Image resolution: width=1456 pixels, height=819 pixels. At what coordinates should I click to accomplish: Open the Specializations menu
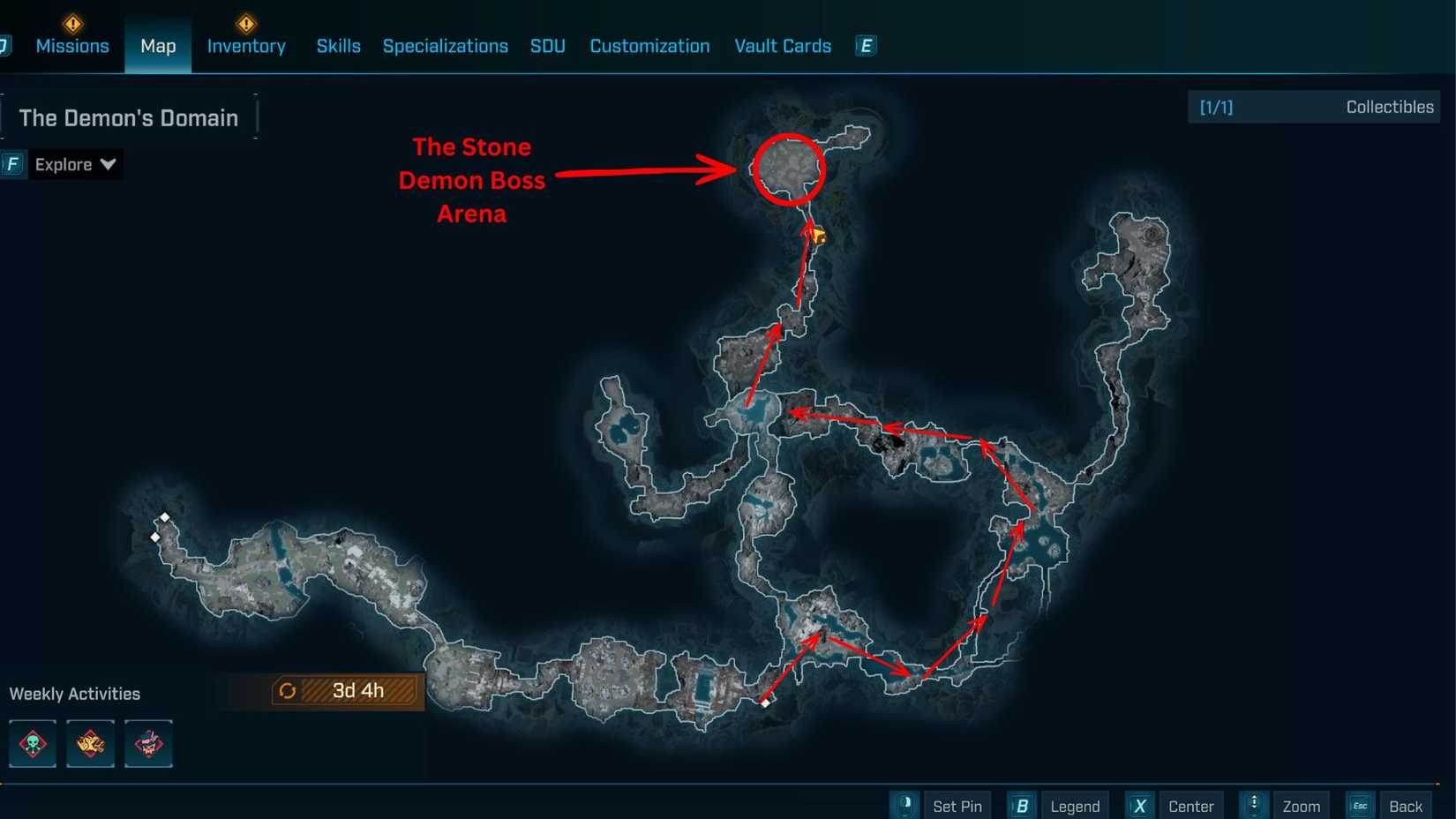pos(445,46)
